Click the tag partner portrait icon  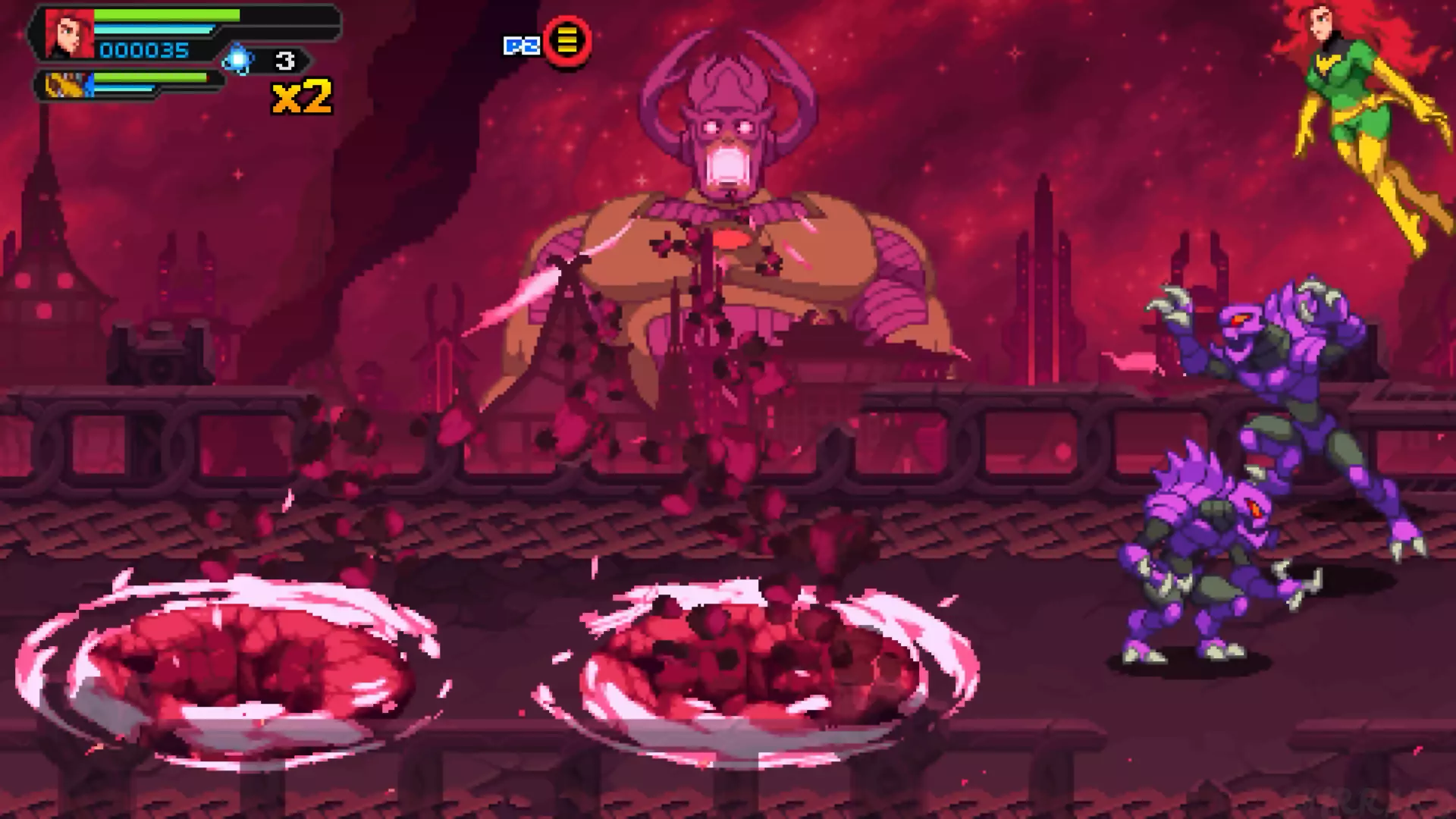click(67, 85)
